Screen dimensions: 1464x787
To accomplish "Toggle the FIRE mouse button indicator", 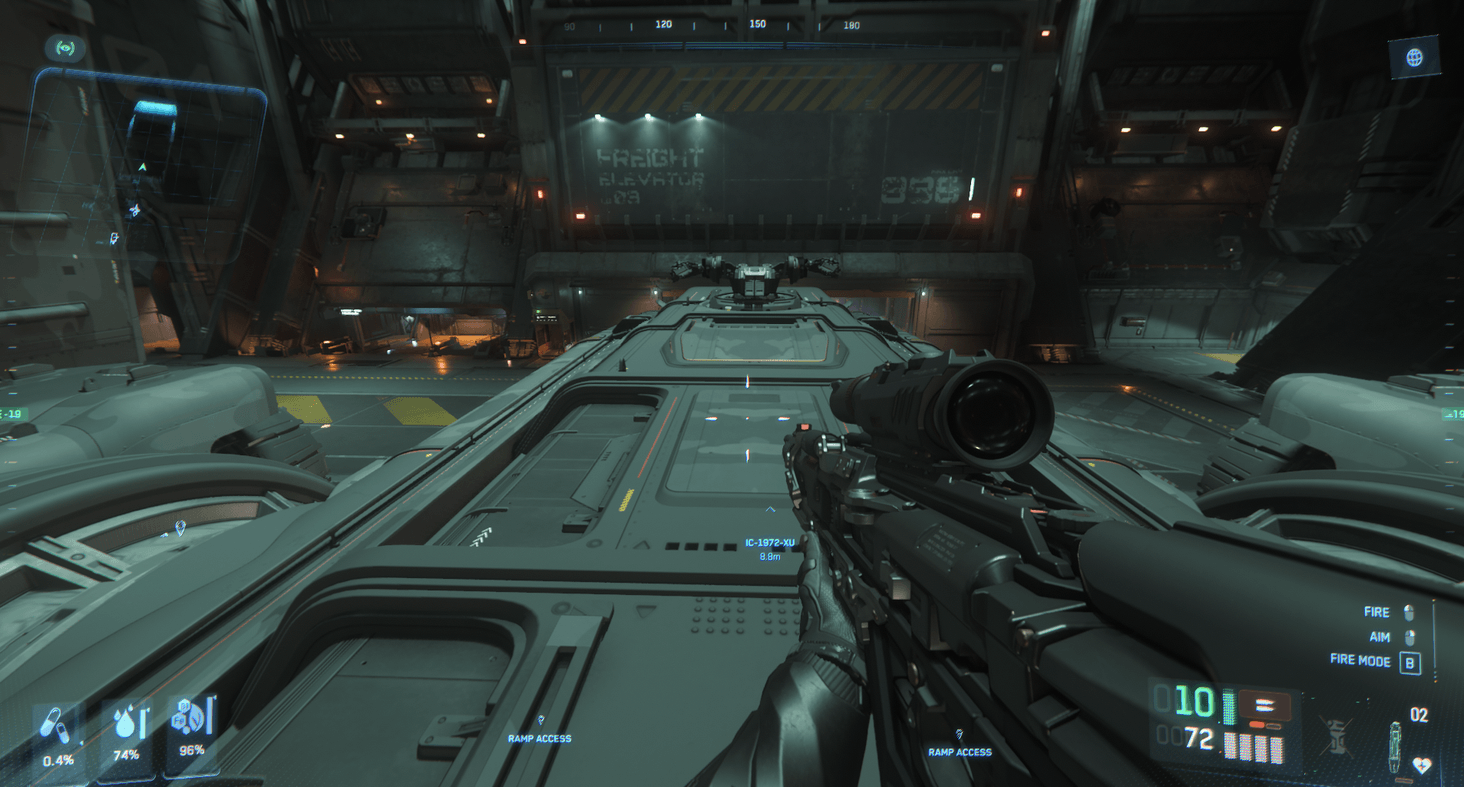I will tap(1411, 612).
